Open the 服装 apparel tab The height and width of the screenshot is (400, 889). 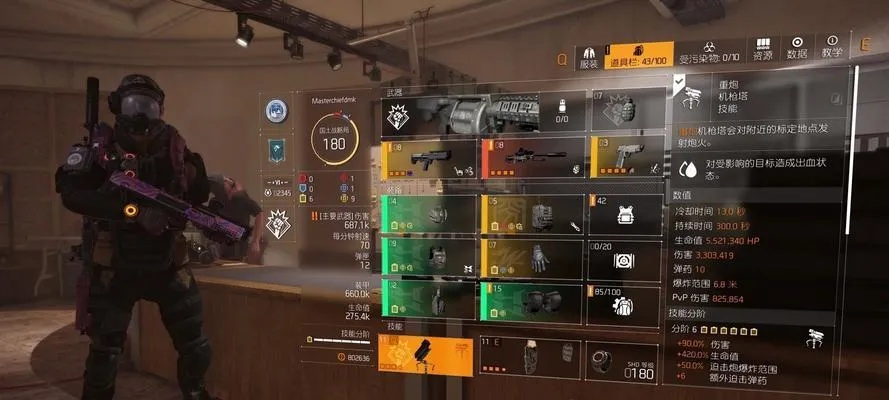pyautogui.click(x=589, y=54)
